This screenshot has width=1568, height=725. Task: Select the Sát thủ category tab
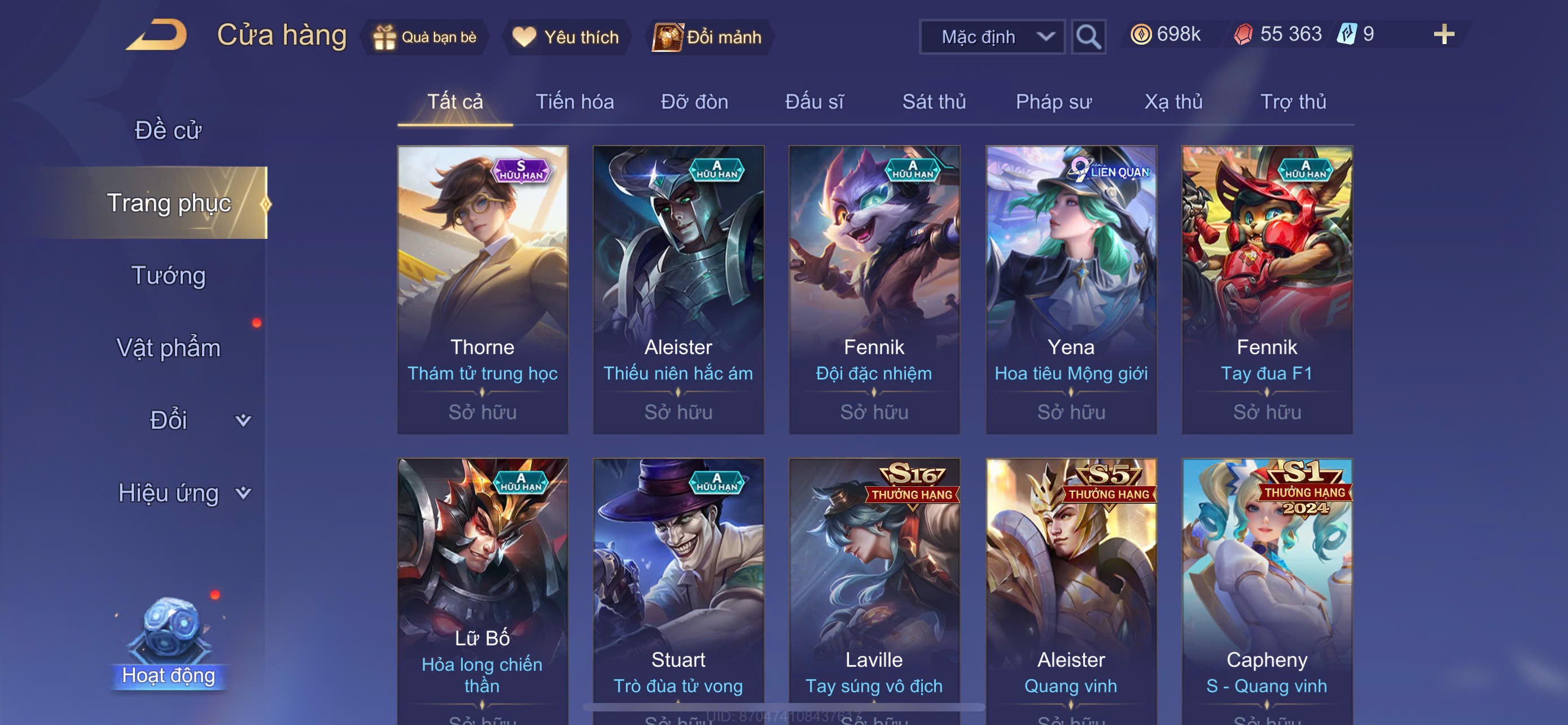point(934,102)
